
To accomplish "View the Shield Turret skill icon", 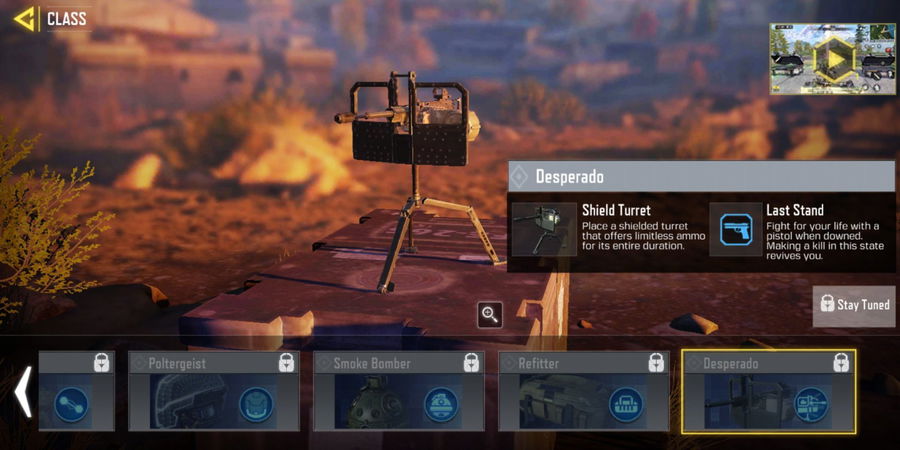I will click(x=544, y=229).
